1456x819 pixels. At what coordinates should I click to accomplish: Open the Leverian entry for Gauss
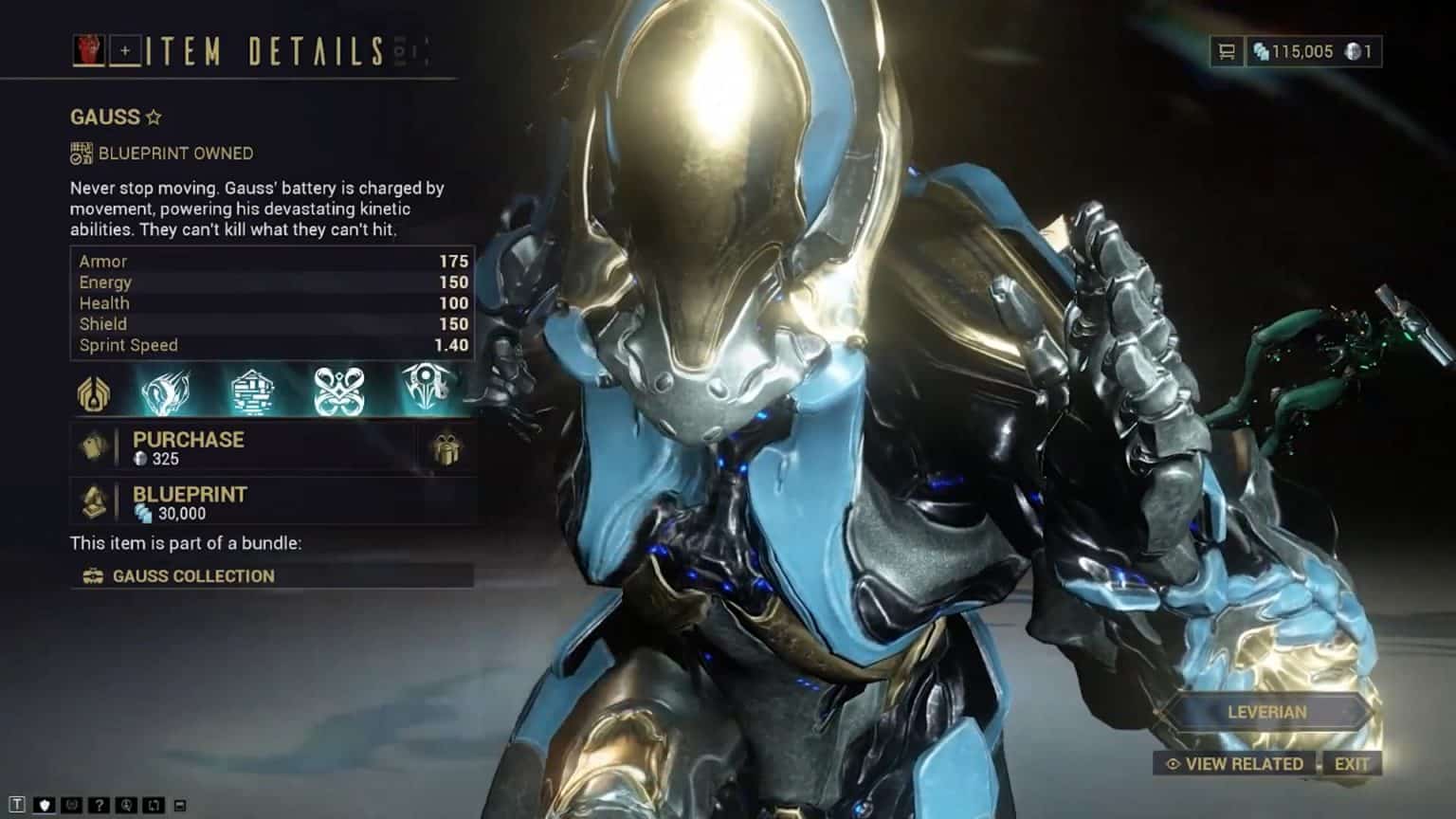tap(1267, 711)
